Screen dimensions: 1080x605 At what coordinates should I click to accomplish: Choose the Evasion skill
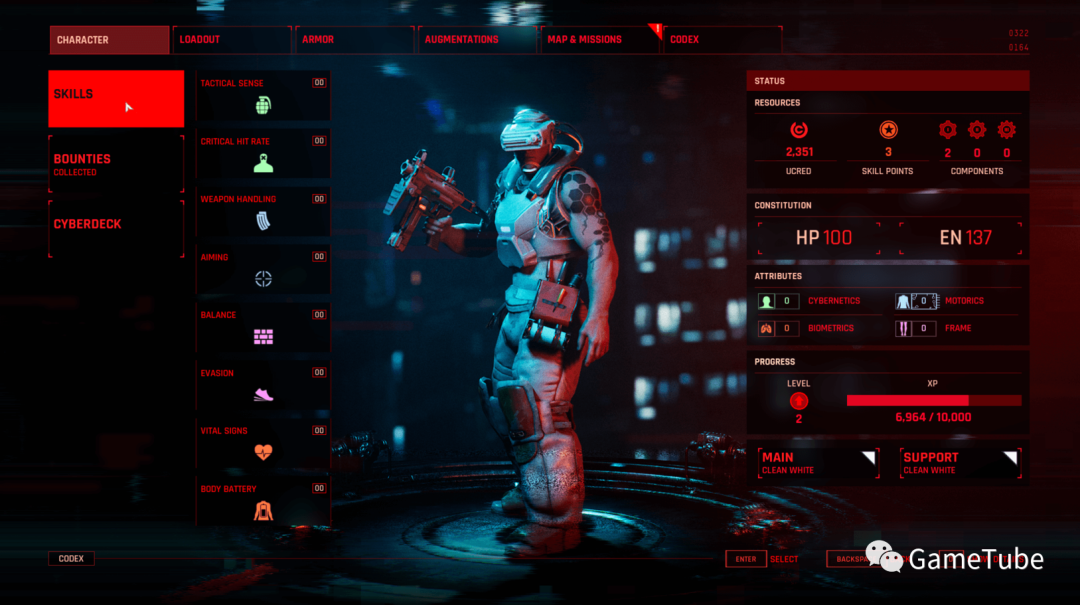point(263,387)
